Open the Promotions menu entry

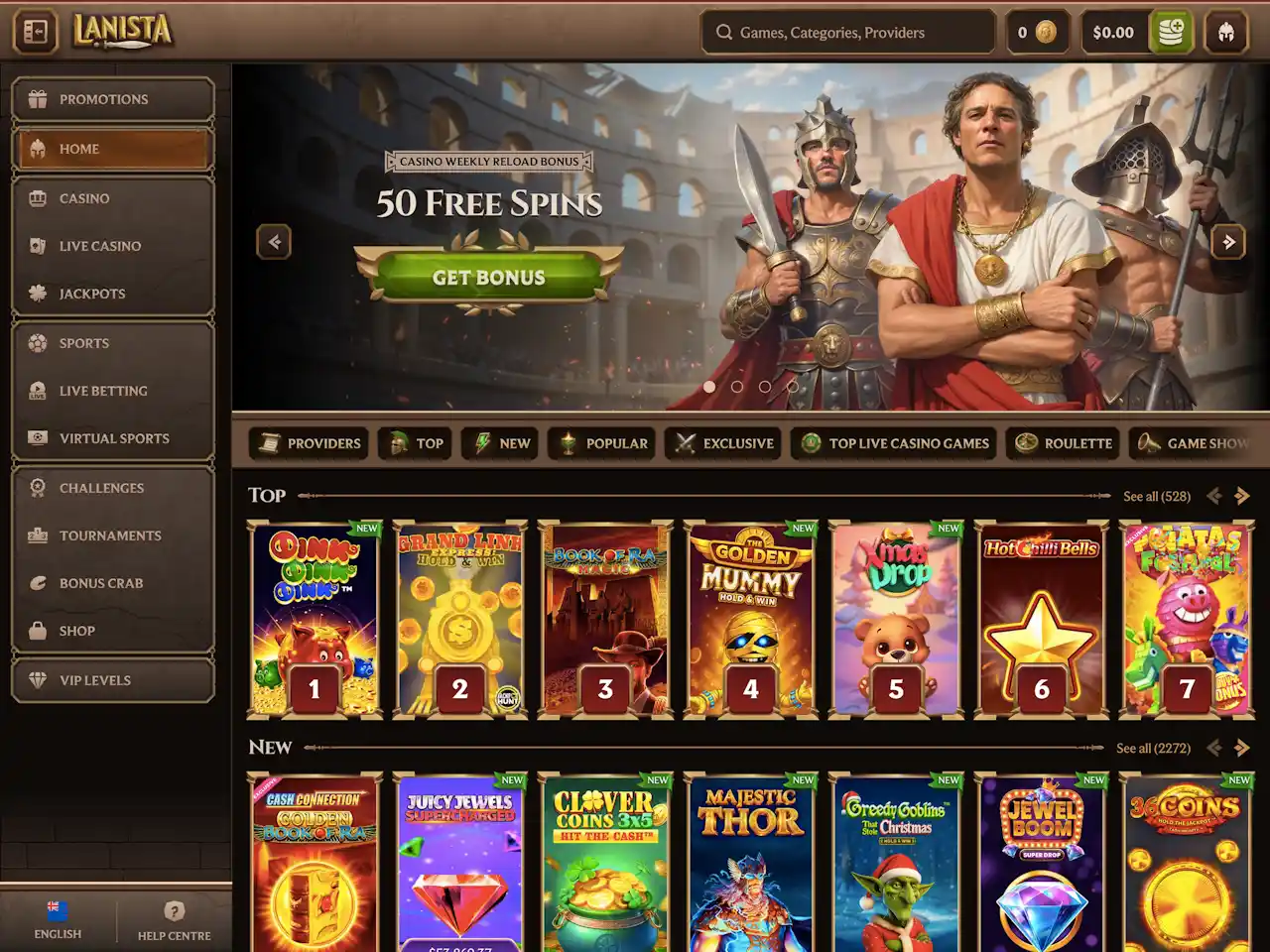coord(113,99)
